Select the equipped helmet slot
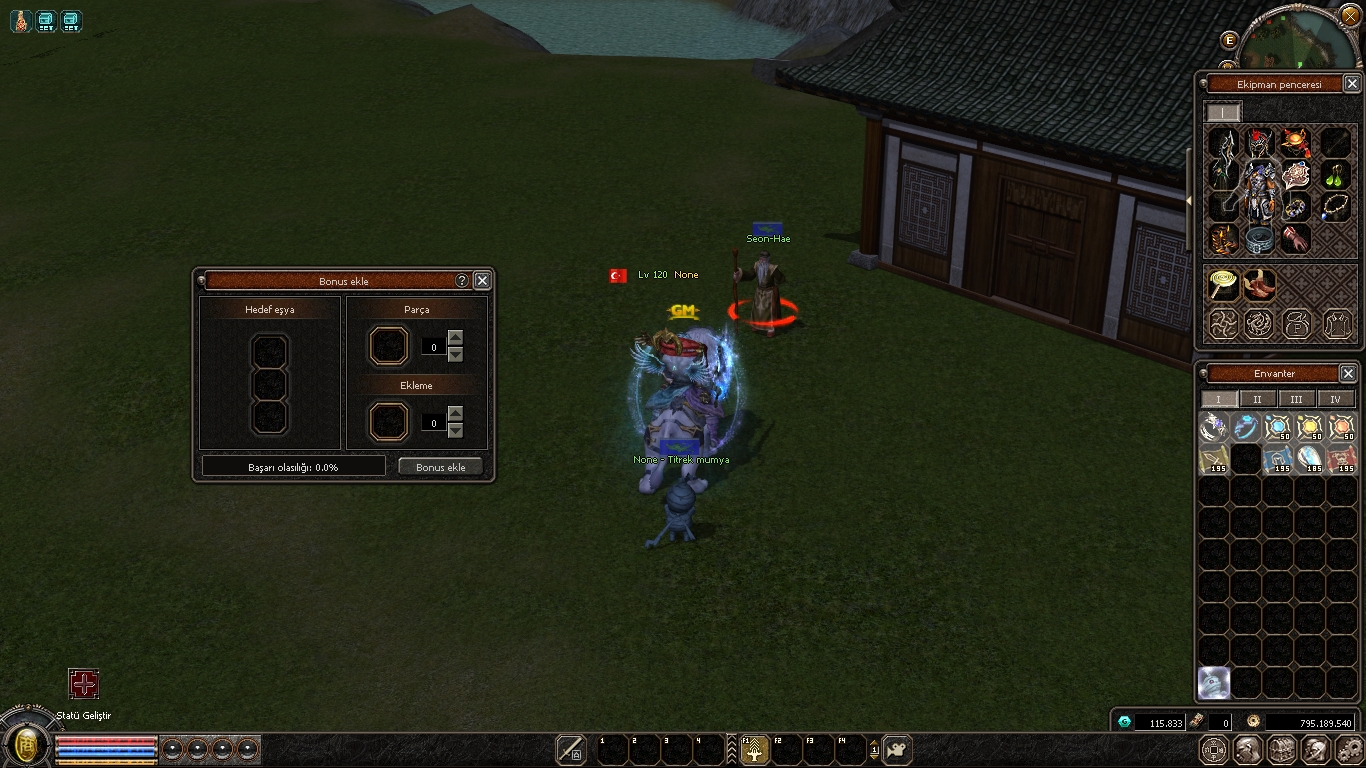 tap(1260, 142)
